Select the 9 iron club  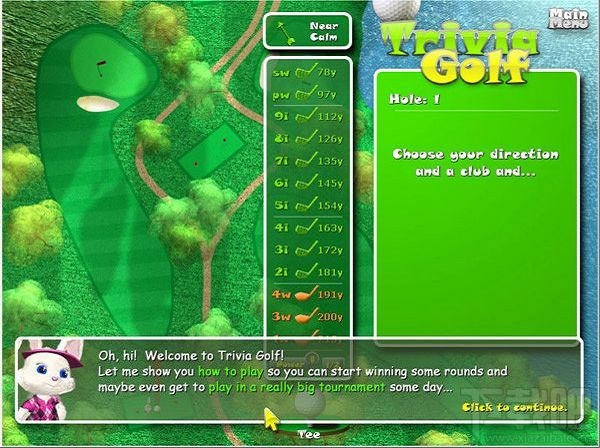tap(308, 116)
